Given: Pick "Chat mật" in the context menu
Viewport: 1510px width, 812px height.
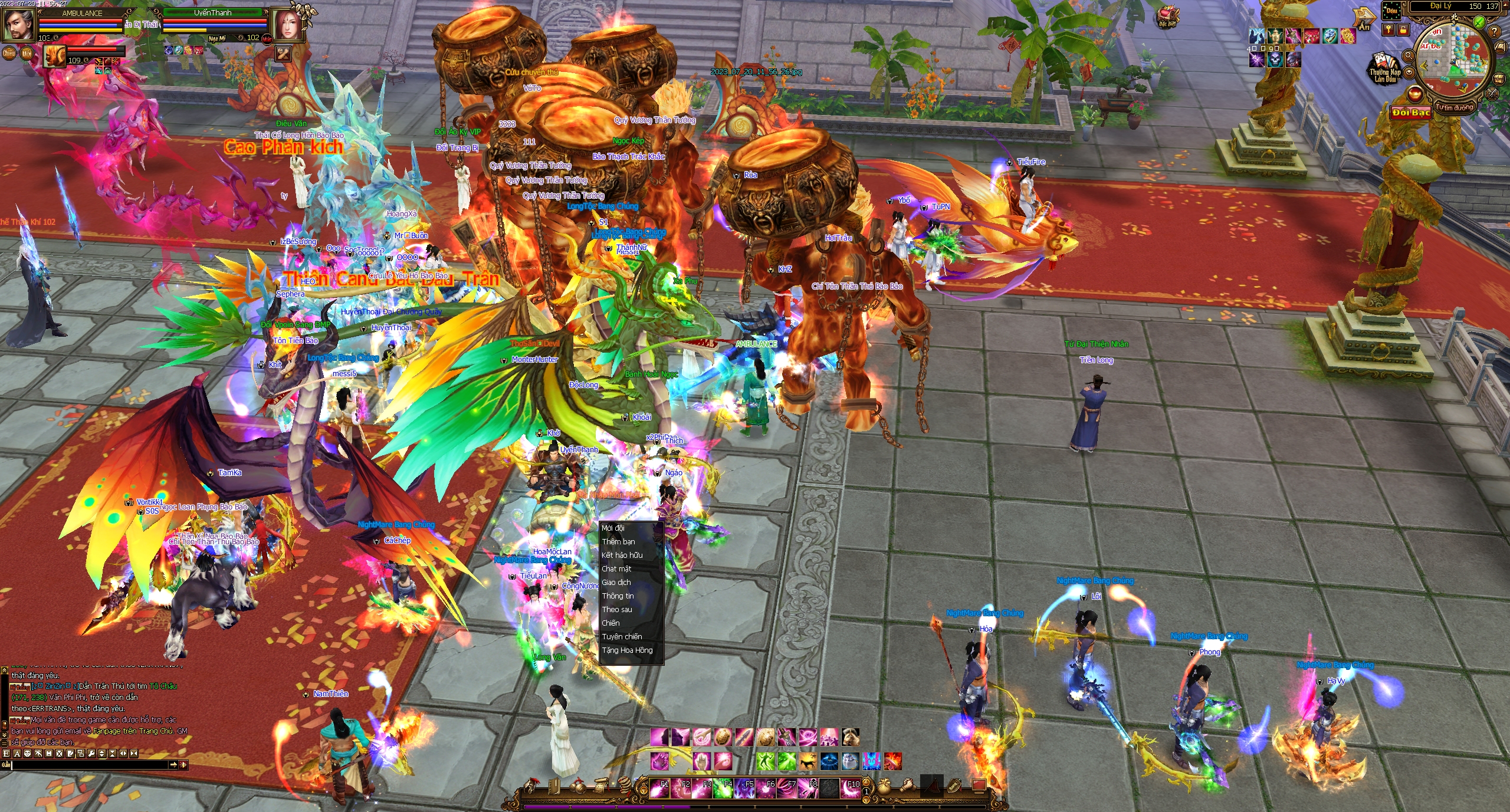Looking at the screenshot, I should (x=616, y=568).
